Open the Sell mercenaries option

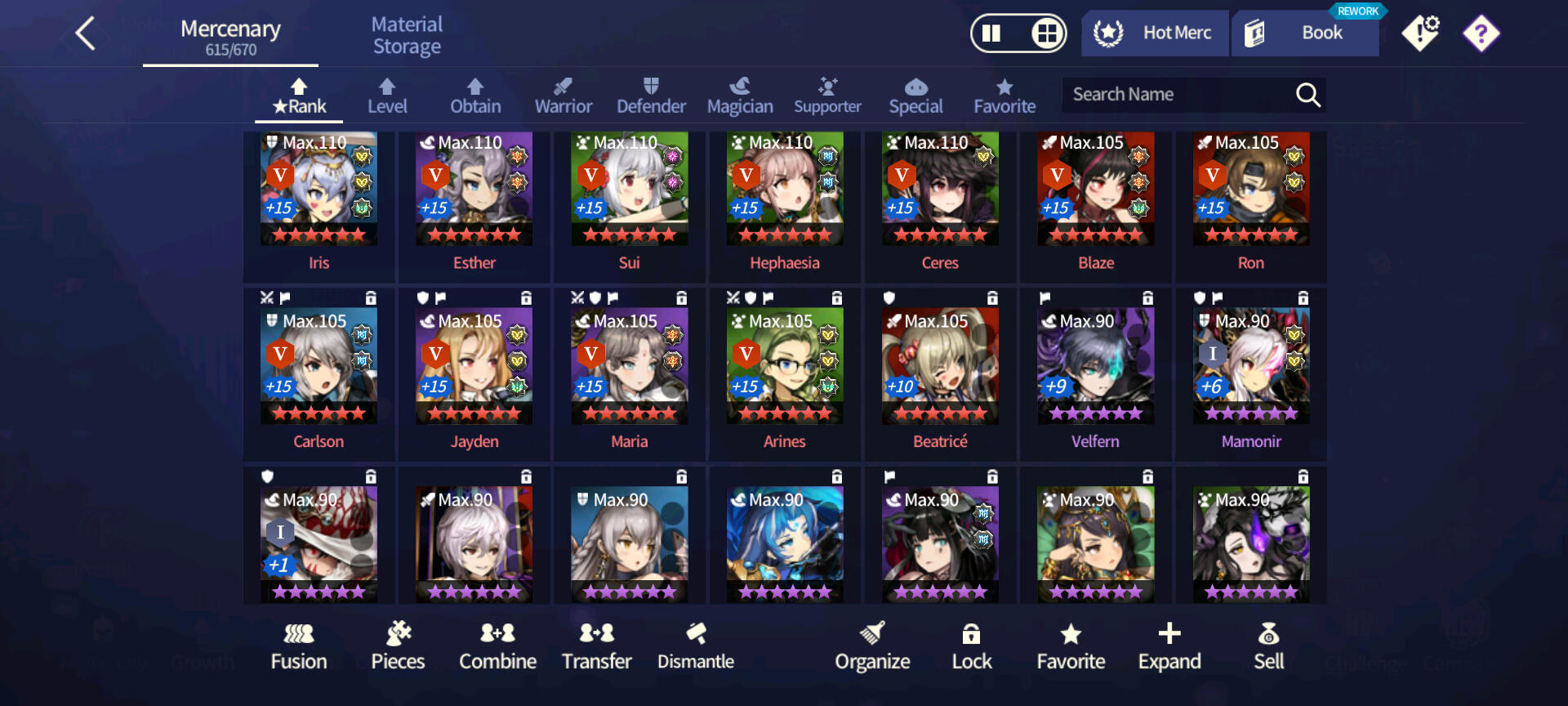(1268, 646)
